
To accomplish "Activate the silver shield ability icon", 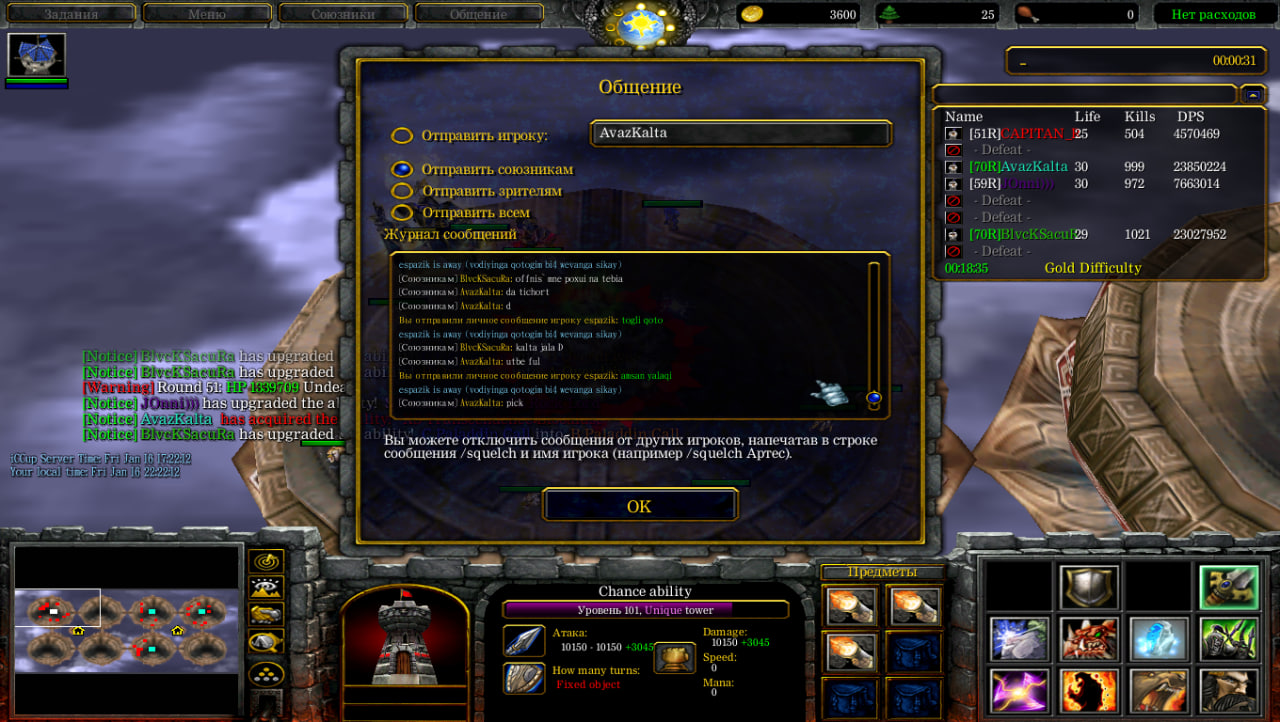I will pos(1089,586).
